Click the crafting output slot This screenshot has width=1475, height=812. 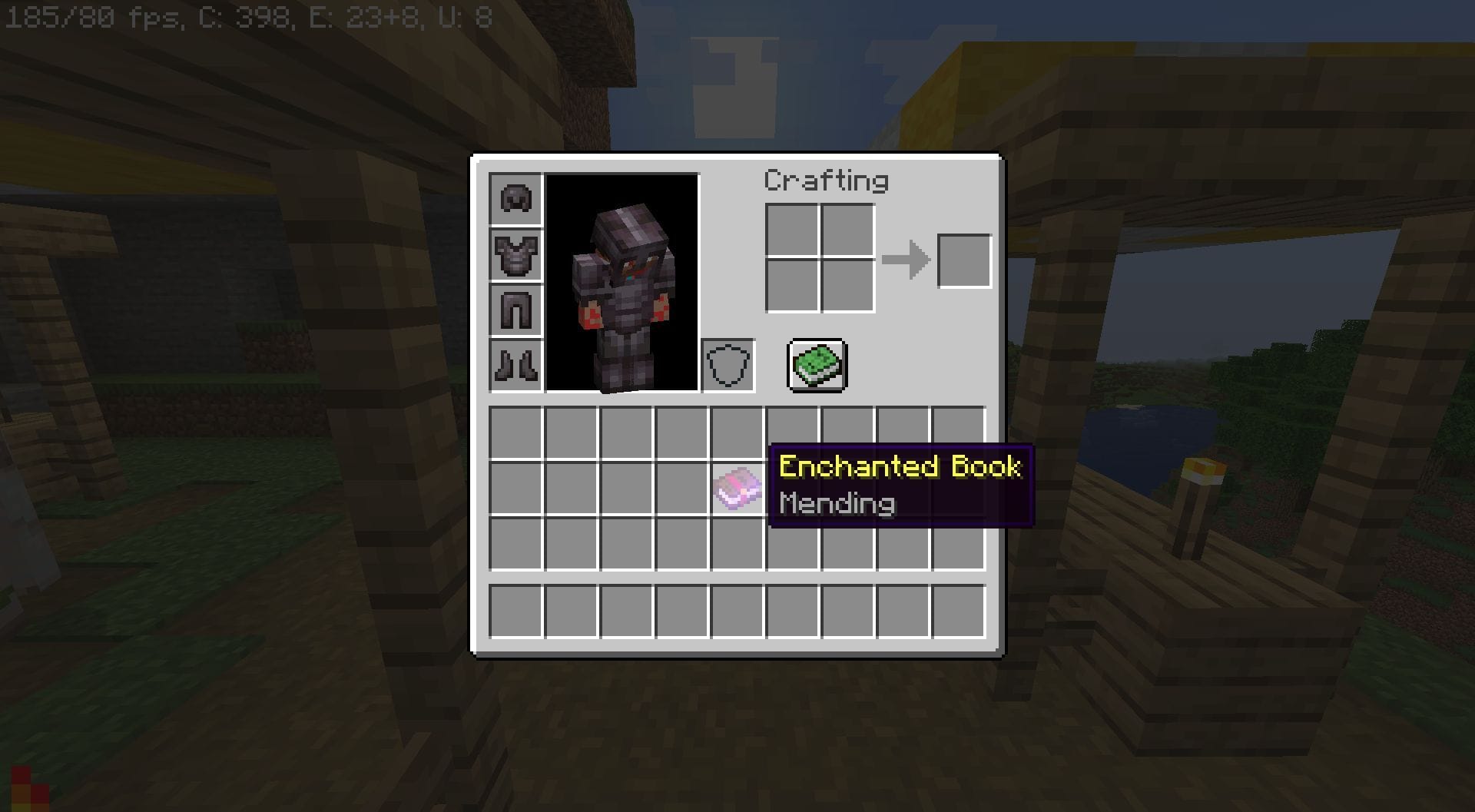click(x=963, y=260)
